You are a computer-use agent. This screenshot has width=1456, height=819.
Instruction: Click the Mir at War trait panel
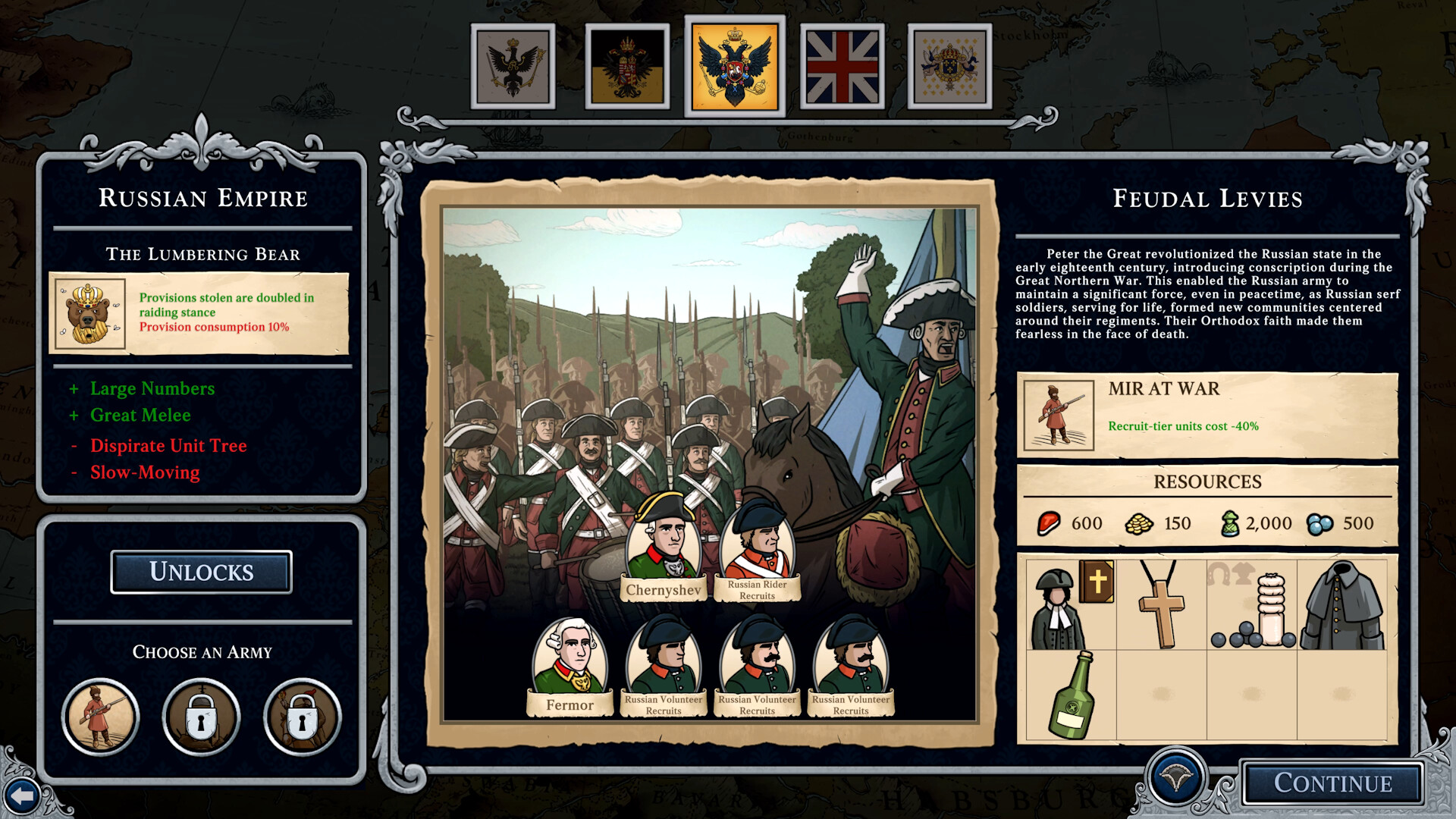[1207, 415]
